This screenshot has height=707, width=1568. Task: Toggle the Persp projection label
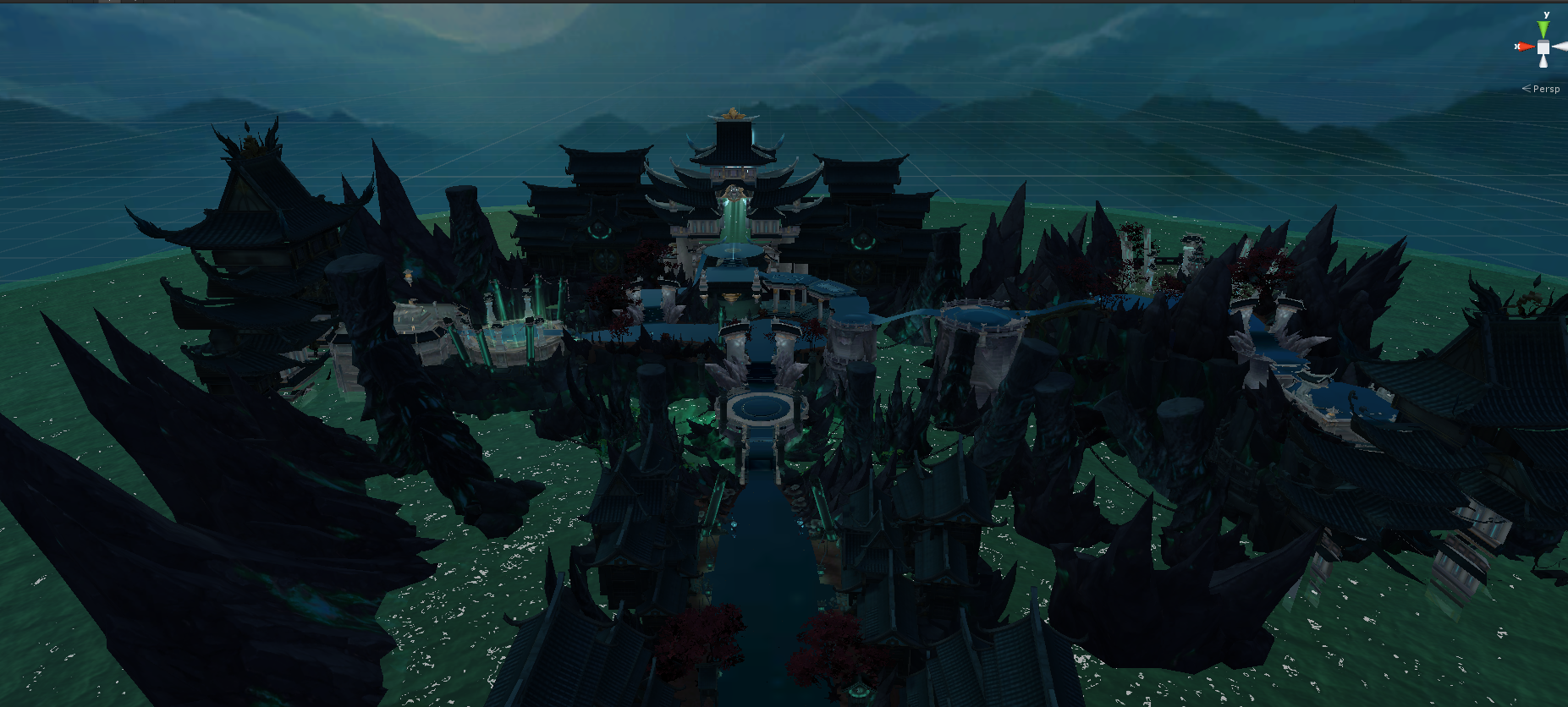(1545, 89)
